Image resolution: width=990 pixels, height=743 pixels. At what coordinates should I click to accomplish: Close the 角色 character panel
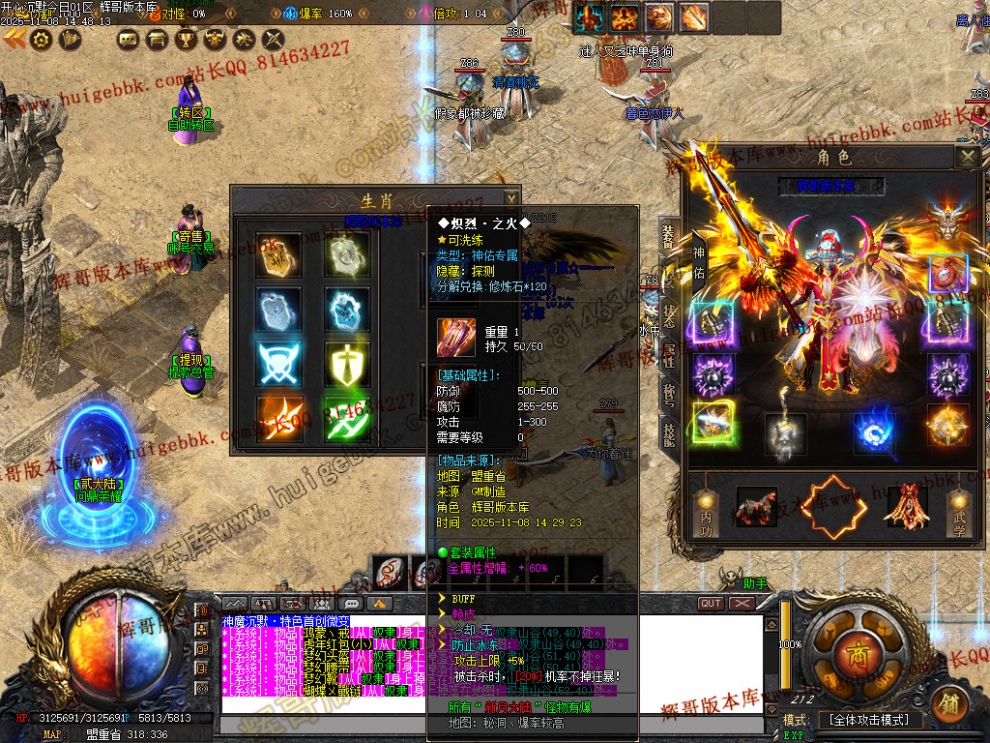point(967,156)
